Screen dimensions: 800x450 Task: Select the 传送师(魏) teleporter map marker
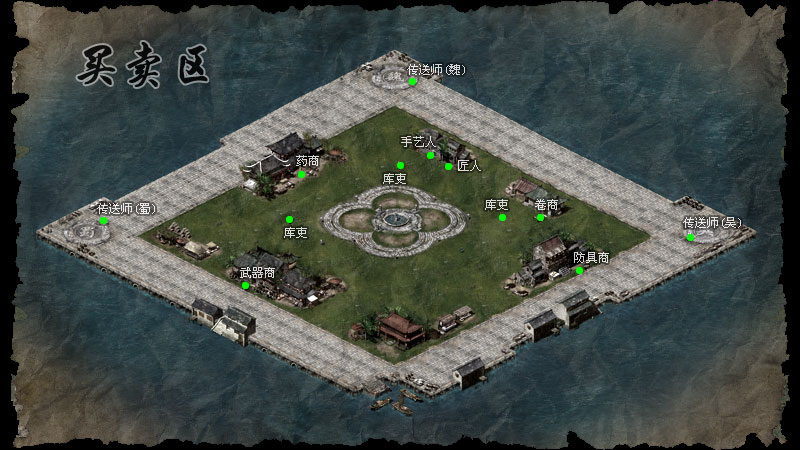[x=412, y=82]
